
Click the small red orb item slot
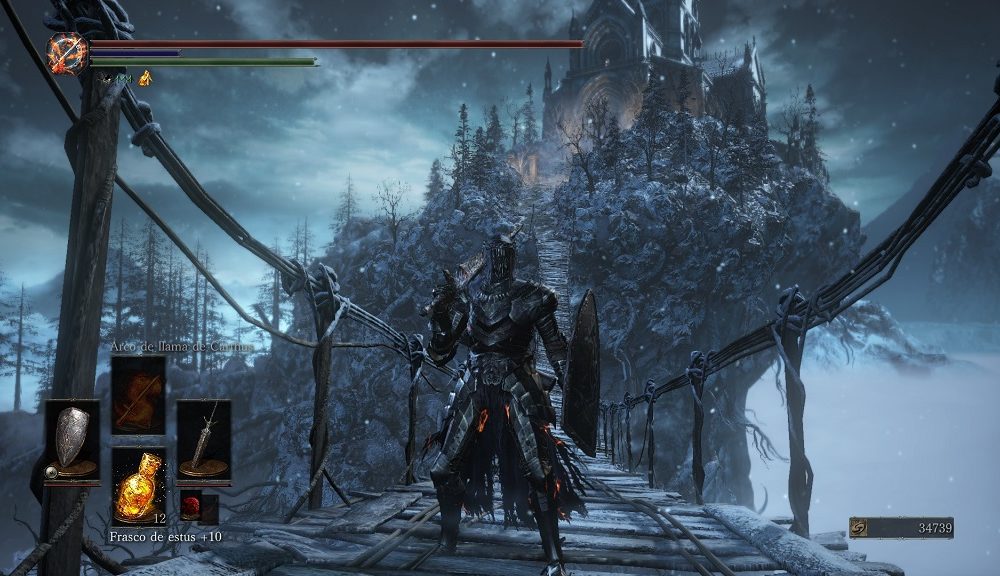tap(190, 508)
